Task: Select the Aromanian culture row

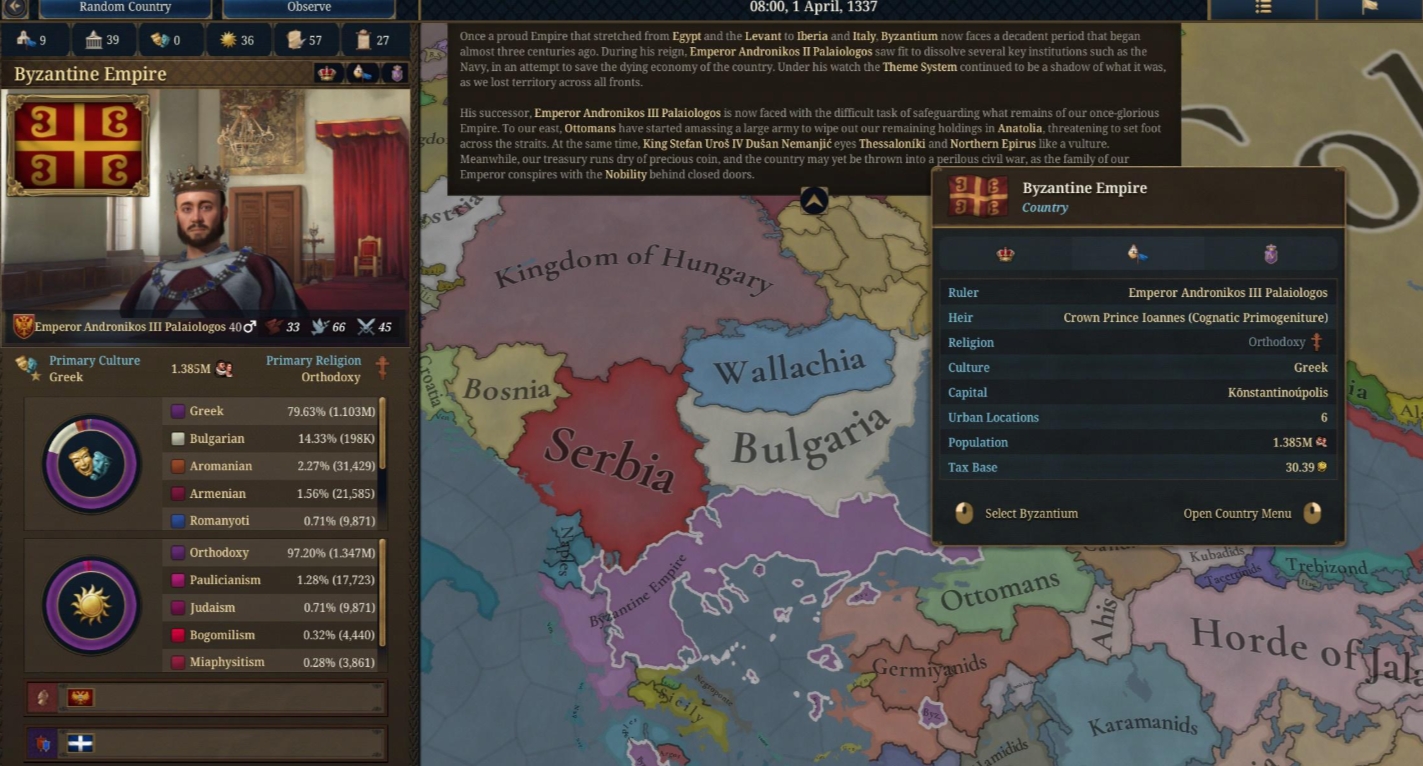Action: (270, 466)
